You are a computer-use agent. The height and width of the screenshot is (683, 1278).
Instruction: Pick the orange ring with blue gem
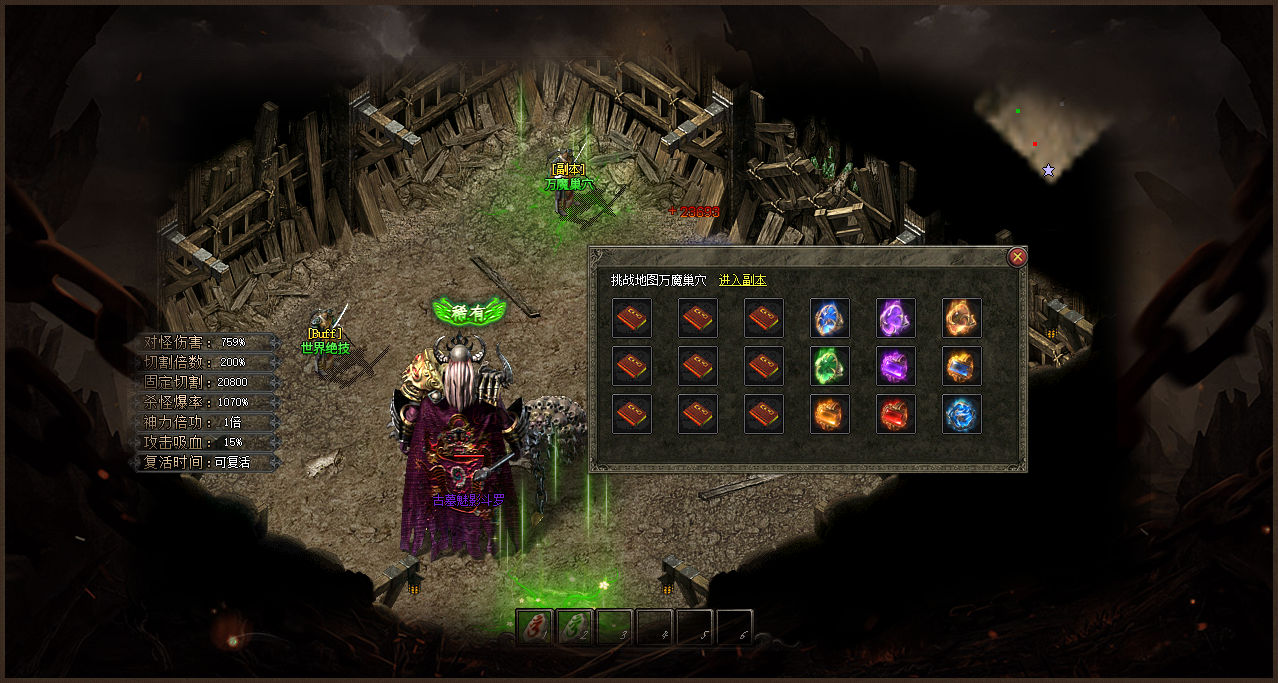point(962,366)
